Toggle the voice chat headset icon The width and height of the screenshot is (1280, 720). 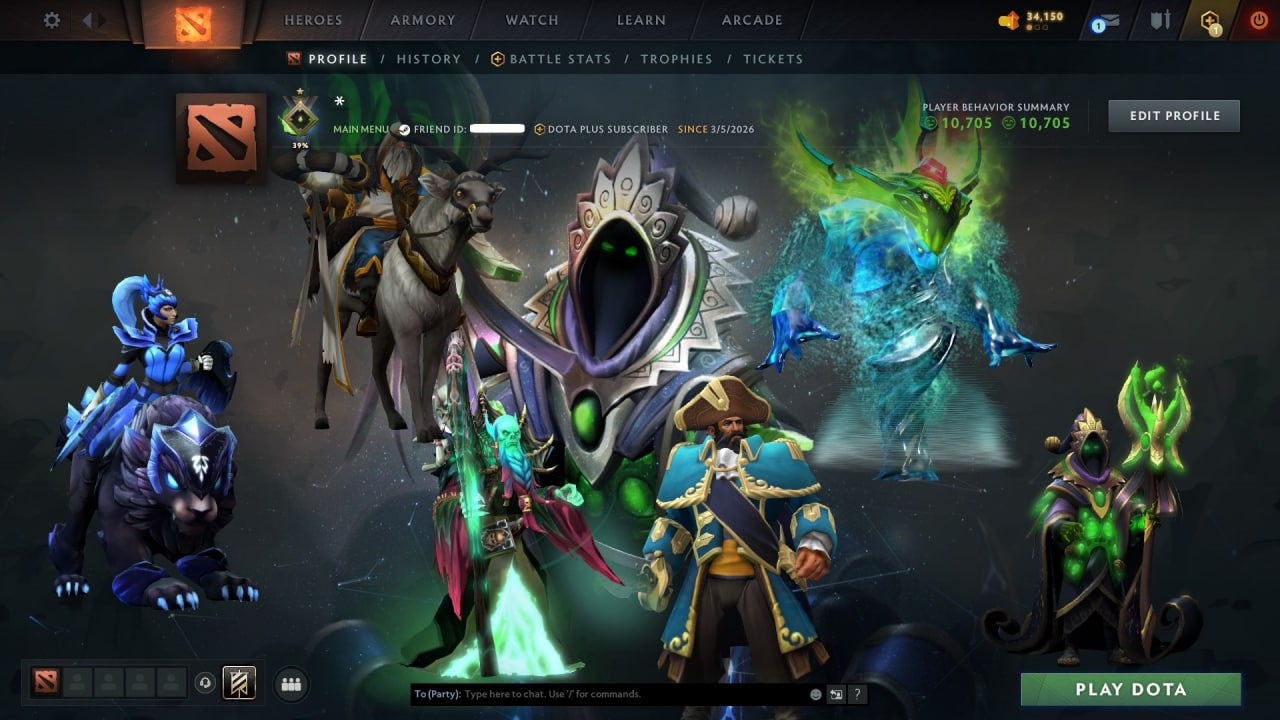207,682
